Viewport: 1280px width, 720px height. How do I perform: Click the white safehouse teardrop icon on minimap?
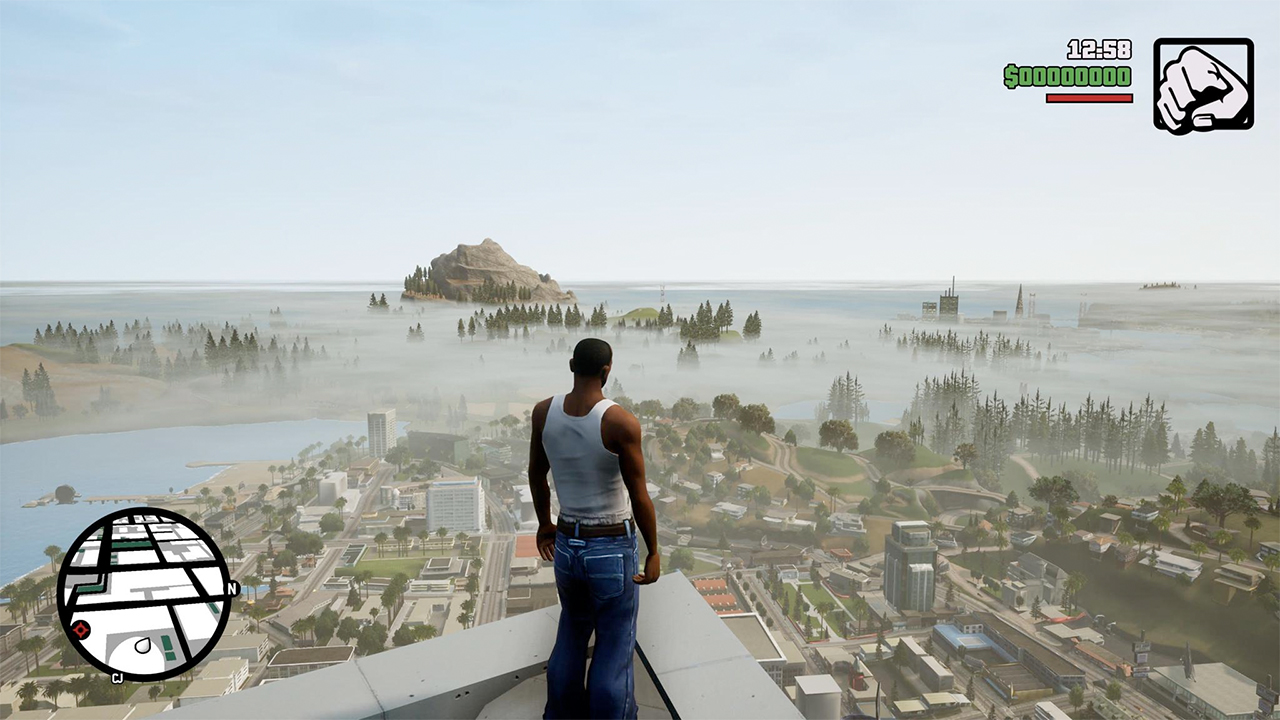tap(145, 644)
